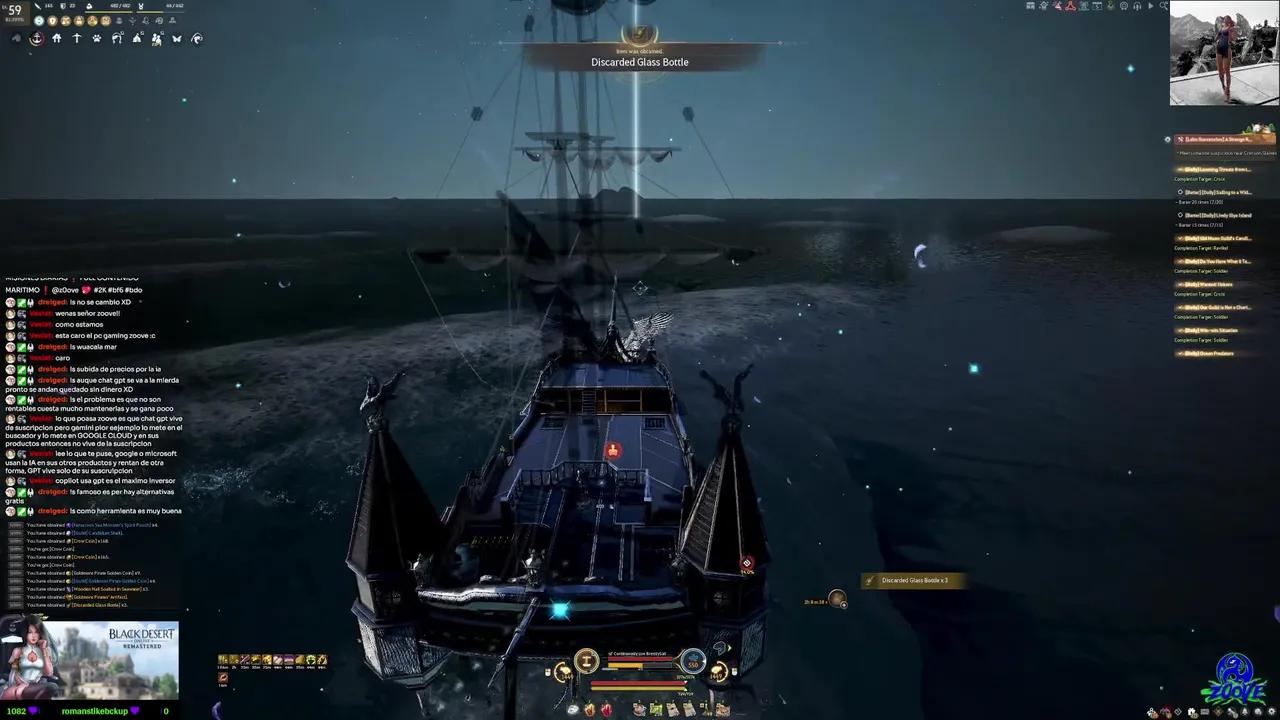Screen dimensions: 1280x720
Task: Click the Discarded Glass Bottle x3 loot notice
Action: click(x=914, y=580)
